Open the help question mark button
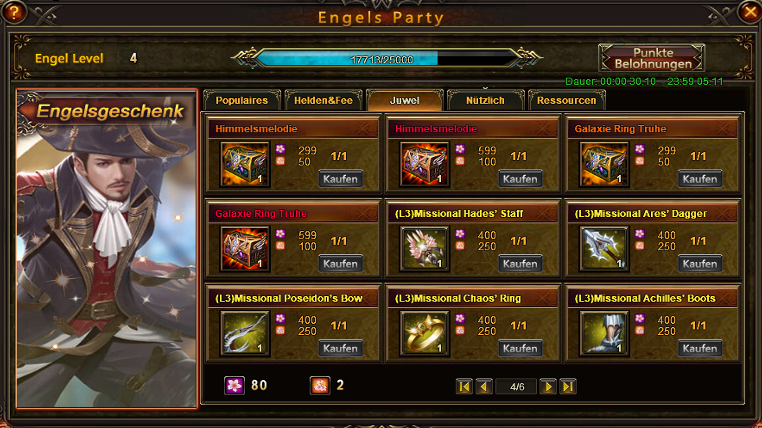The image size is (762, 428). point(13,12)
